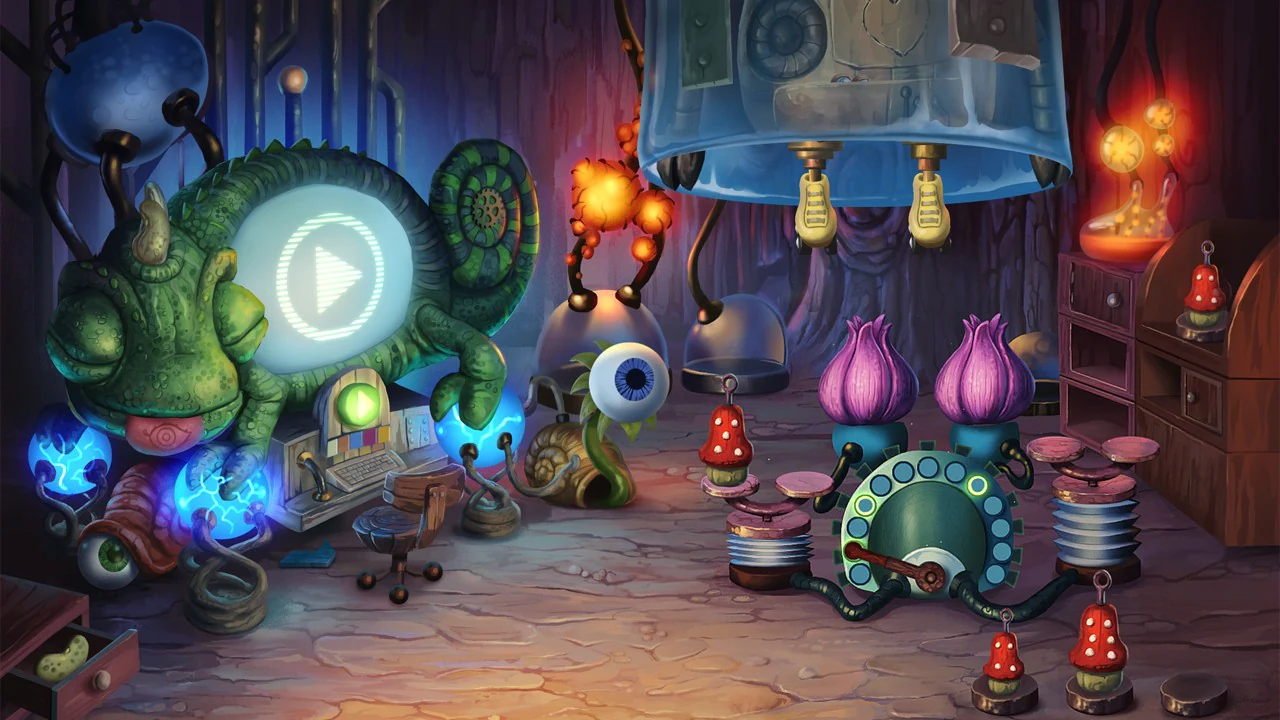Tap the yellow boots hanging under the jar

(x=817, y=205)
